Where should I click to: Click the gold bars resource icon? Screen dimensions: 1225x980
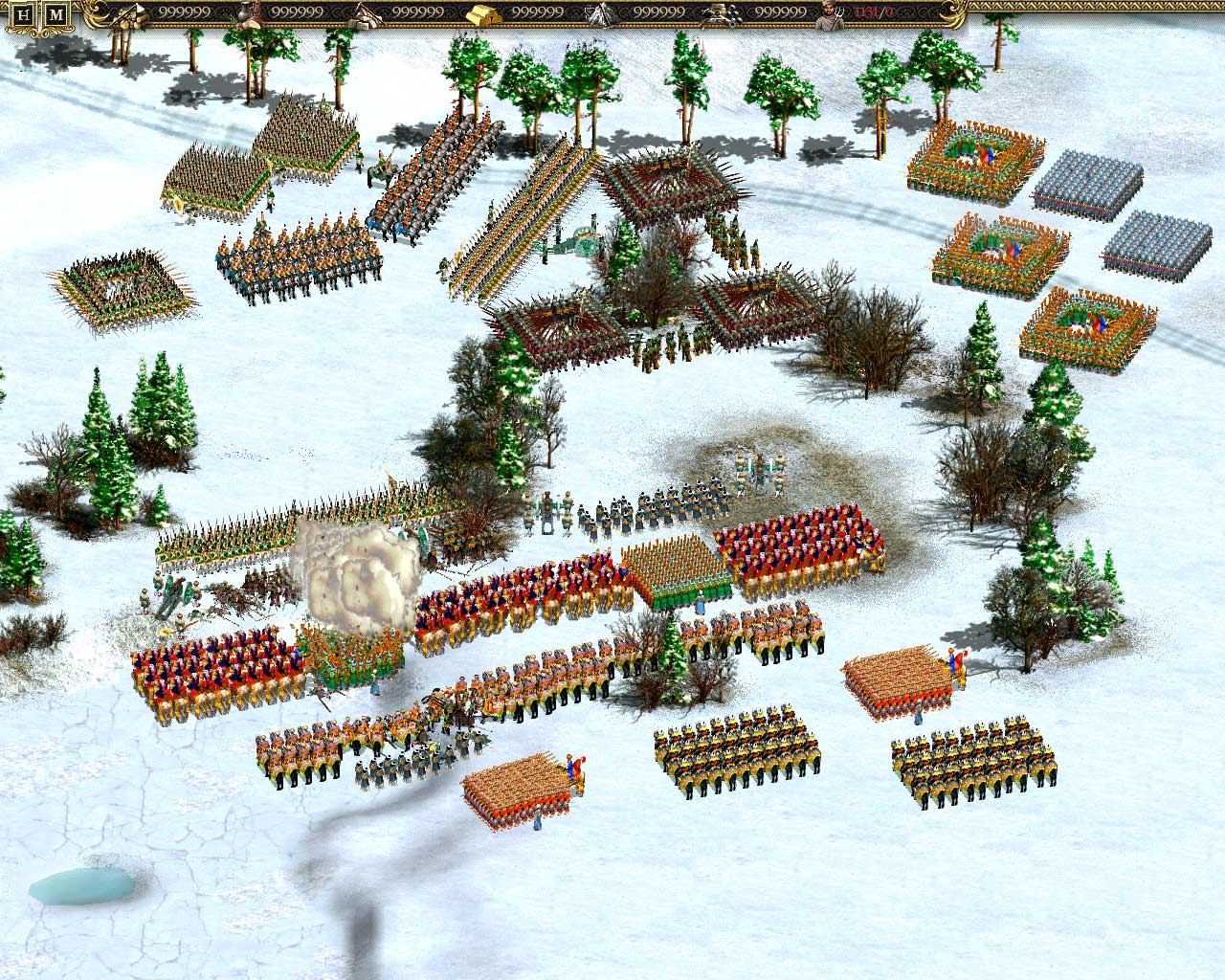(480, 13)
